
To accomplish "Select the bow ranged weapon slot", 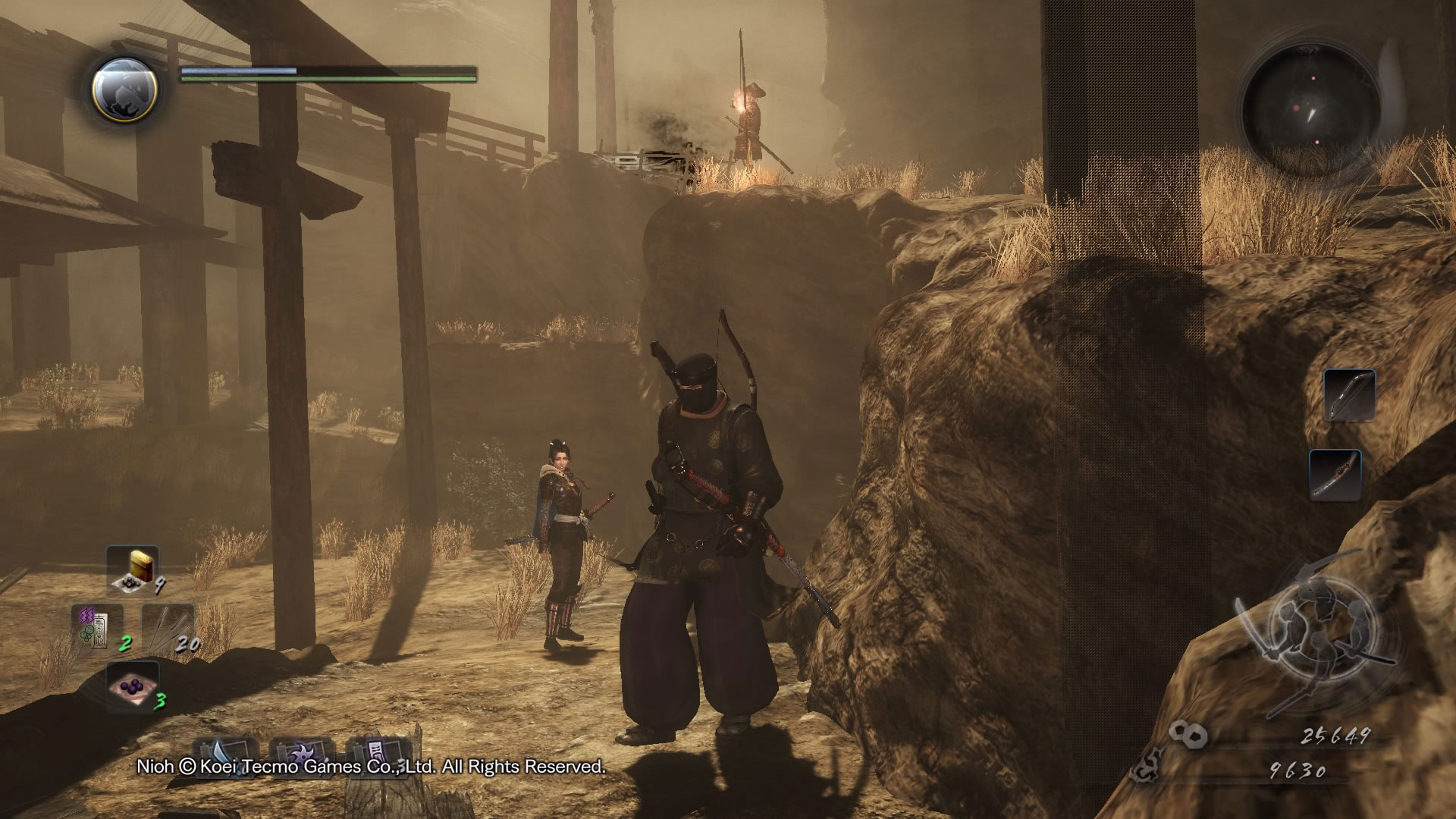I will tap(1350, 395).
